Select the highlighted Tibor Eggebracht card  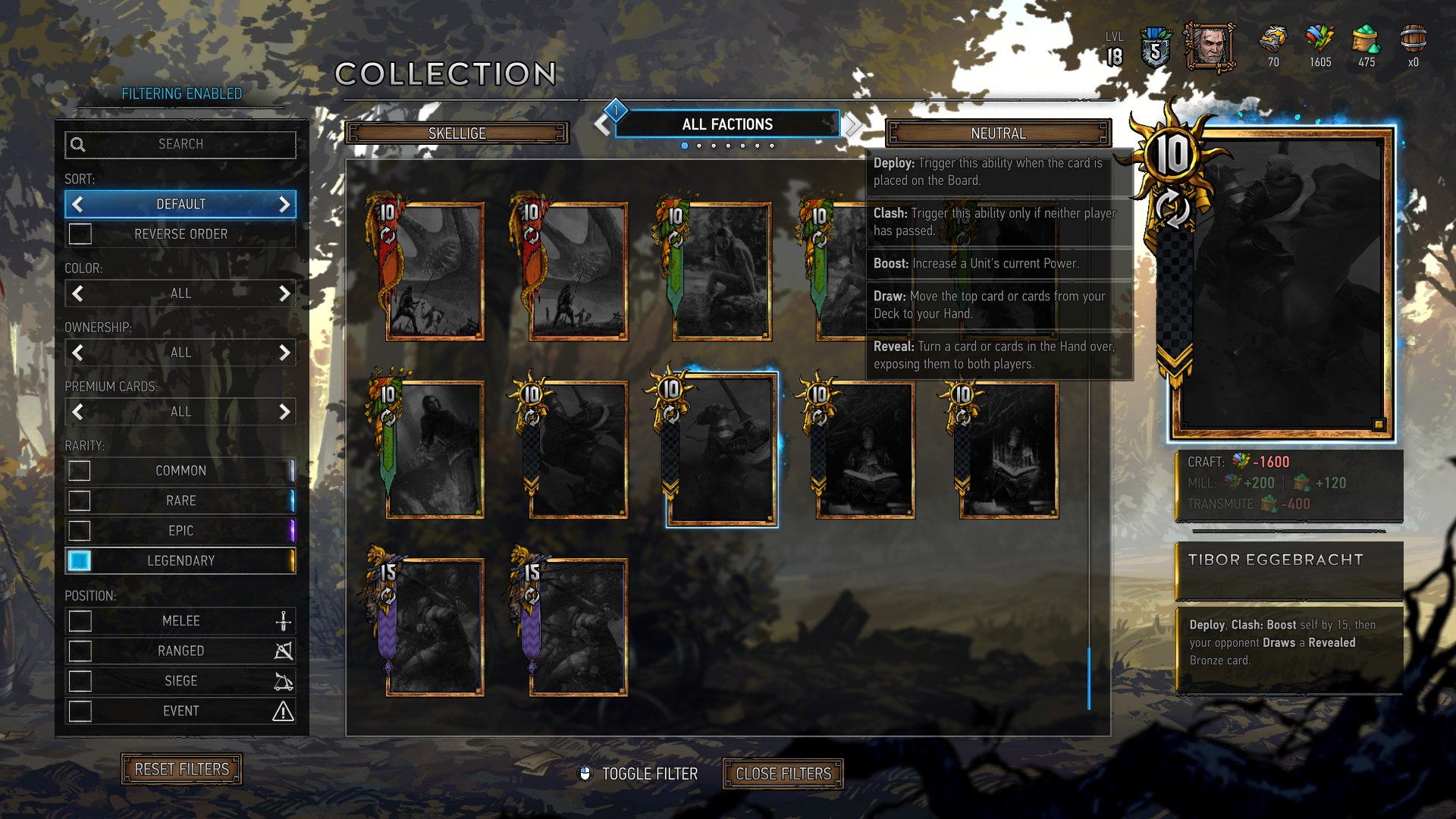[721, 449]
